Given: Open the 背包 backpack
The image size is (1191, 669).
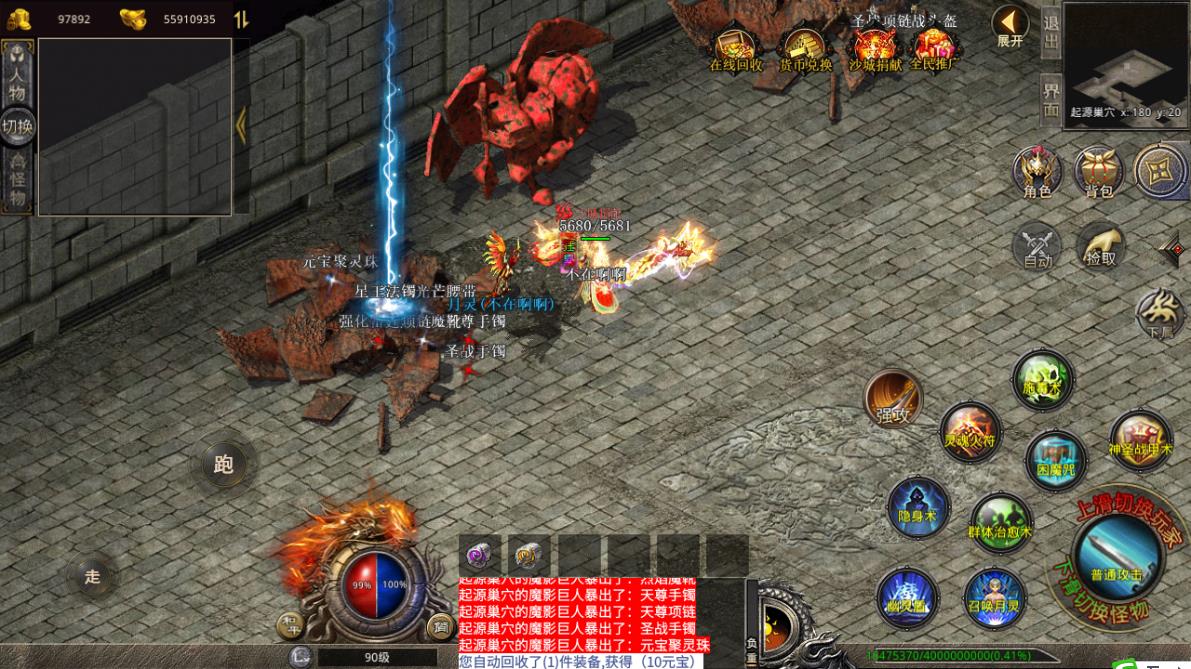Looking at the screenshot, I should click(x=1099, y=172).
